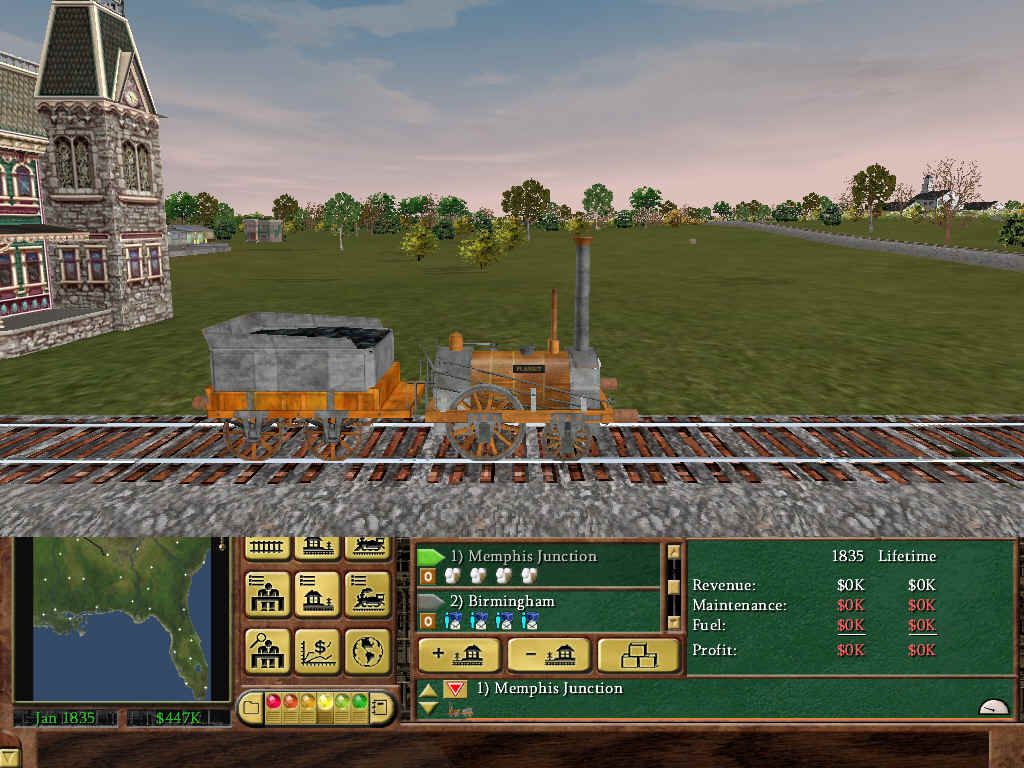This screenshot has height=768, width=1024.
Task: Show the stock market chart
Action: 317,650
